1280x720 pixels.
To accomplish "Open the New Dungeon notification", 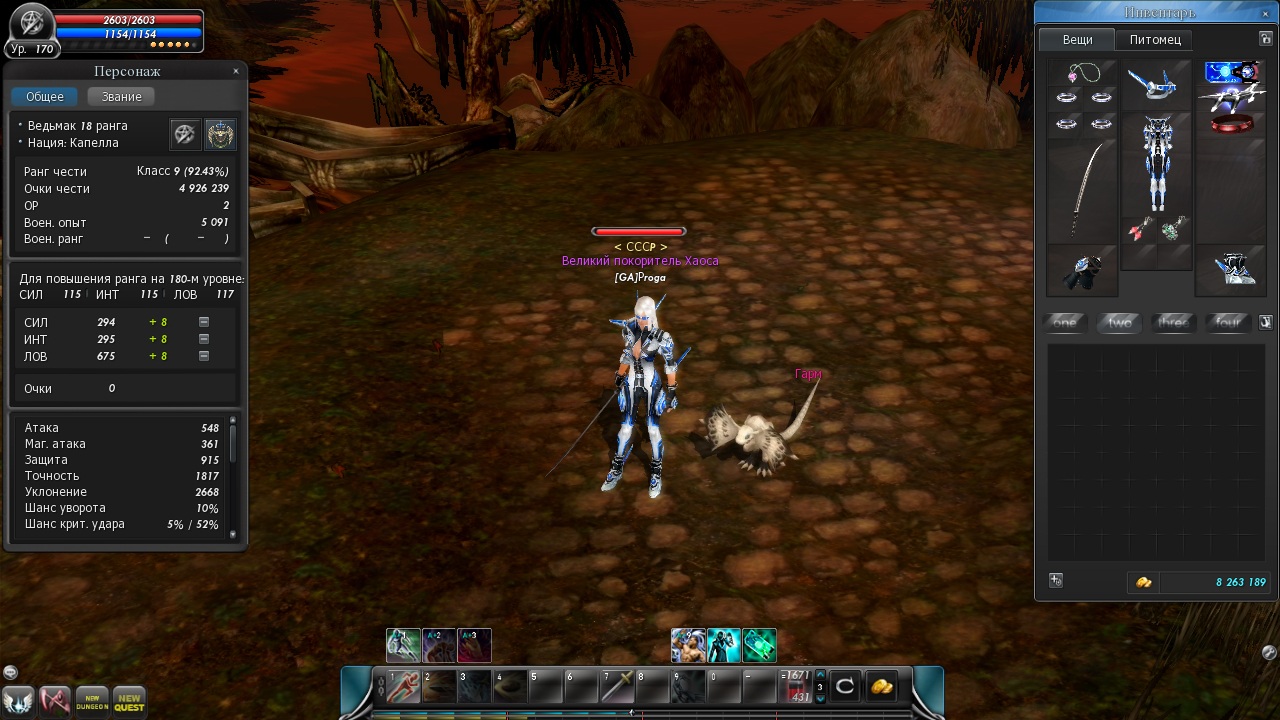I will (x=92, y=700).
